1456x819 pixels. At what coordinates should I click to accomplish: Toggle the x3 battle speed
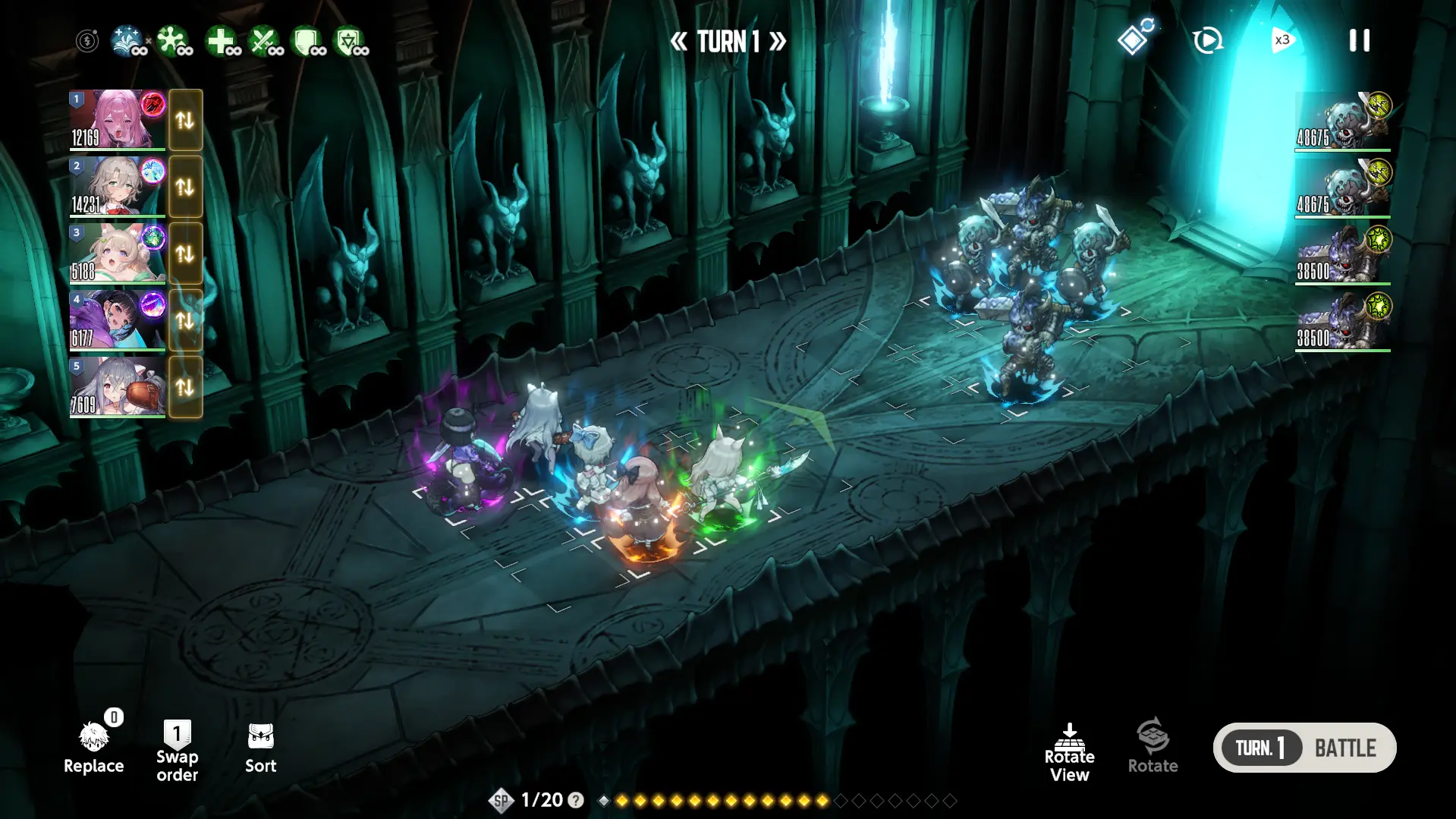coord(1281,40)
